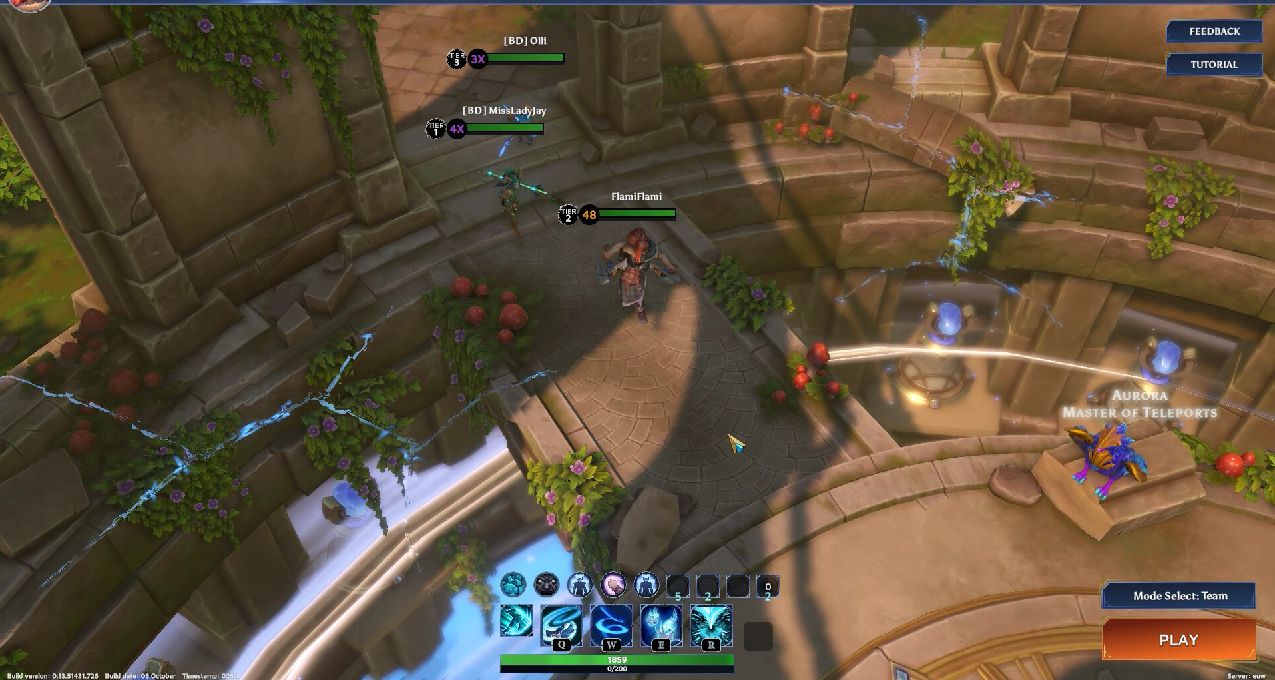Screen dimensions: 1275x680
Task: Click the round cracked-ice rune icon
Action: 513,584
